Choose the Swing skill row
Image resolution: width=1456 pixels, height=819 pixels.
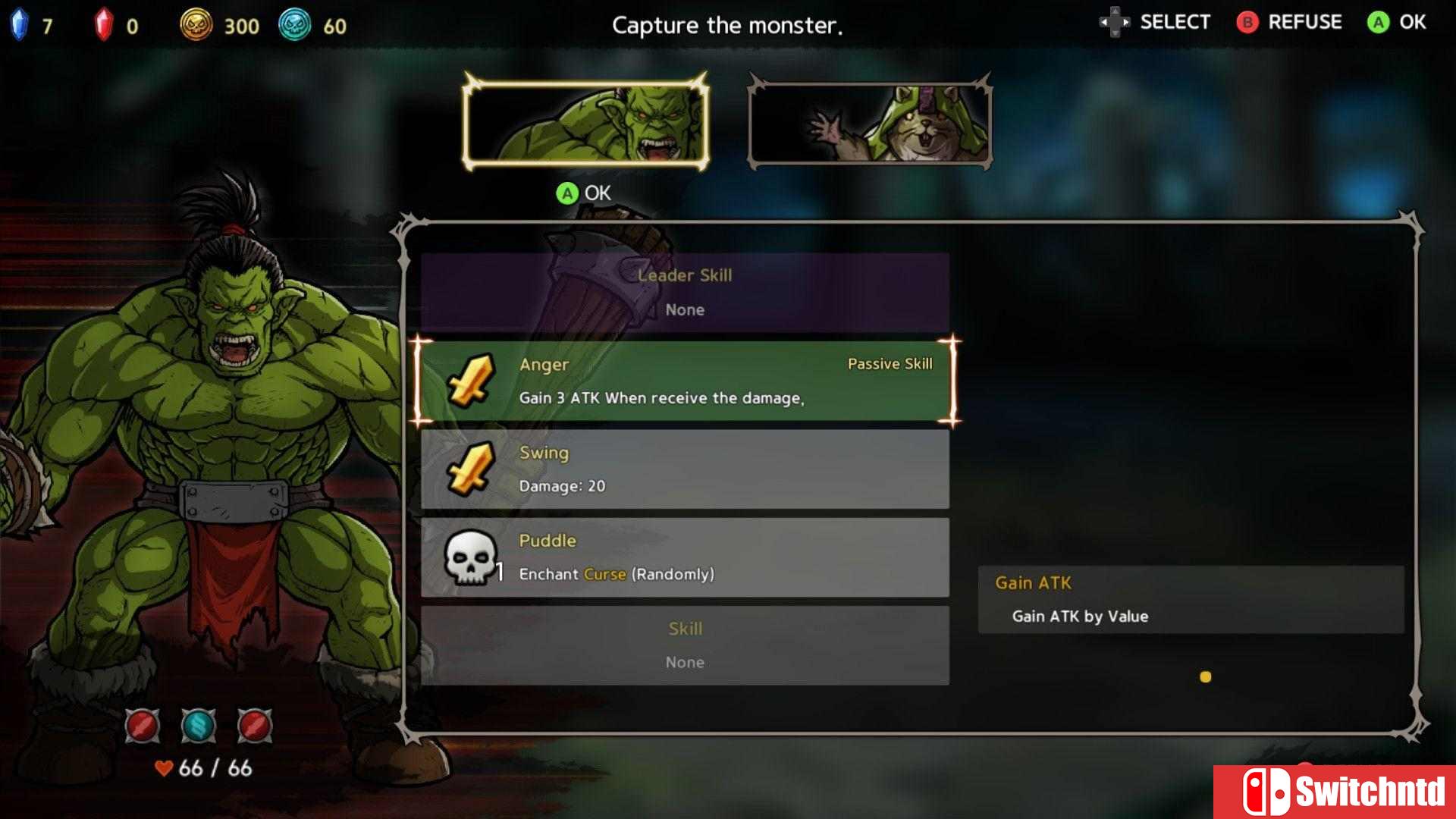(685, 469)
